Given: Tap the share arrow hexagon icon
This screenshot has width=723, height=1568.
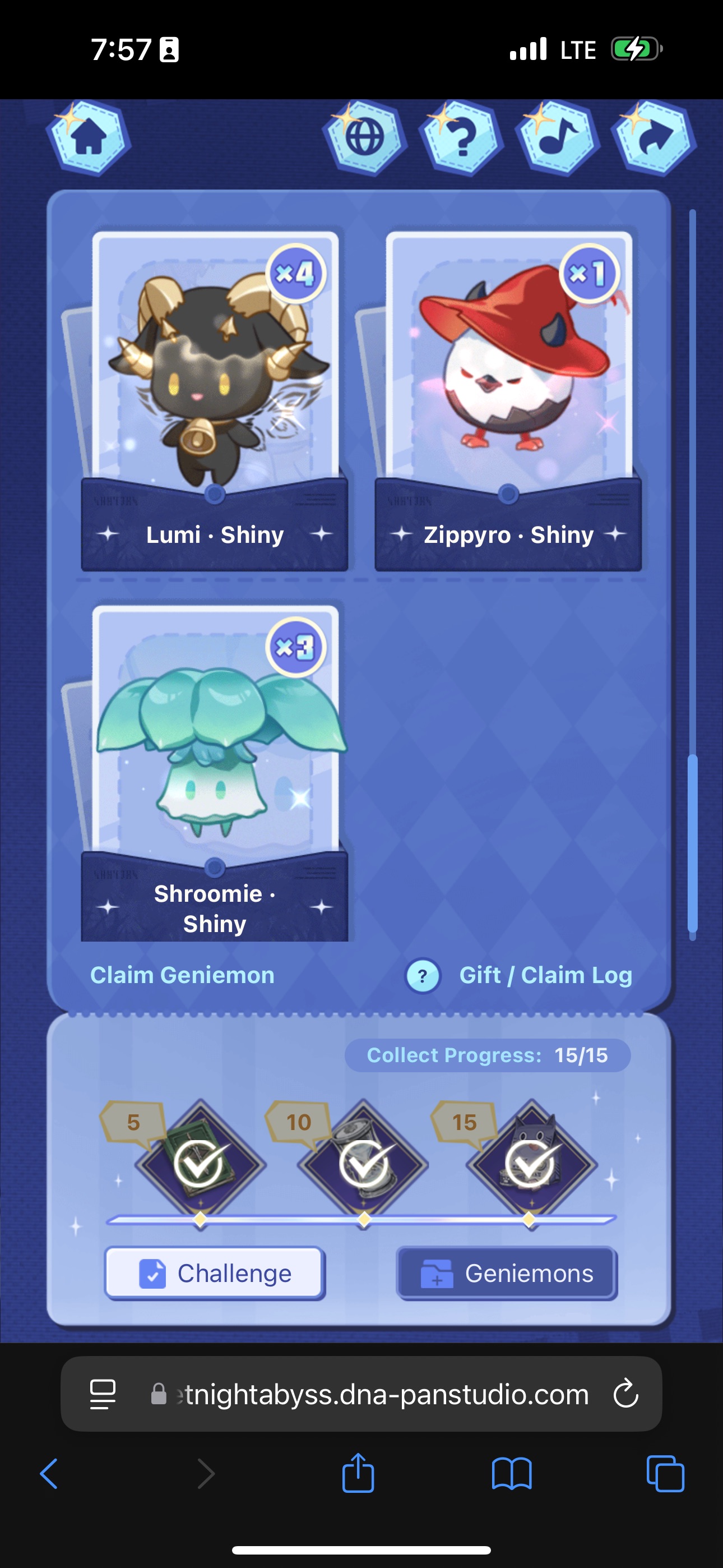Looking at the screenshot, I should tap(654, 138).
